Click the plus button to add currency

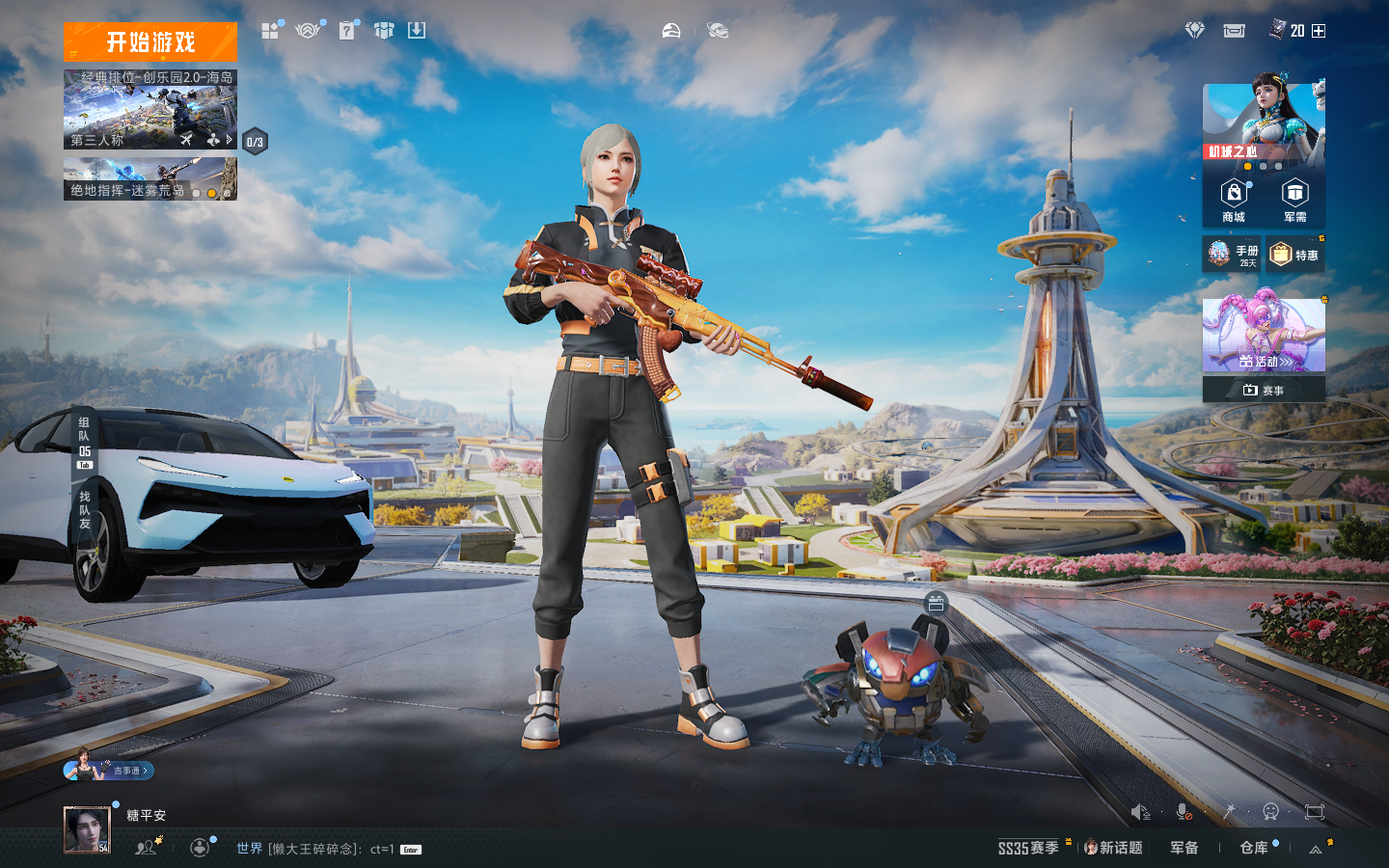pos(1319,31)
